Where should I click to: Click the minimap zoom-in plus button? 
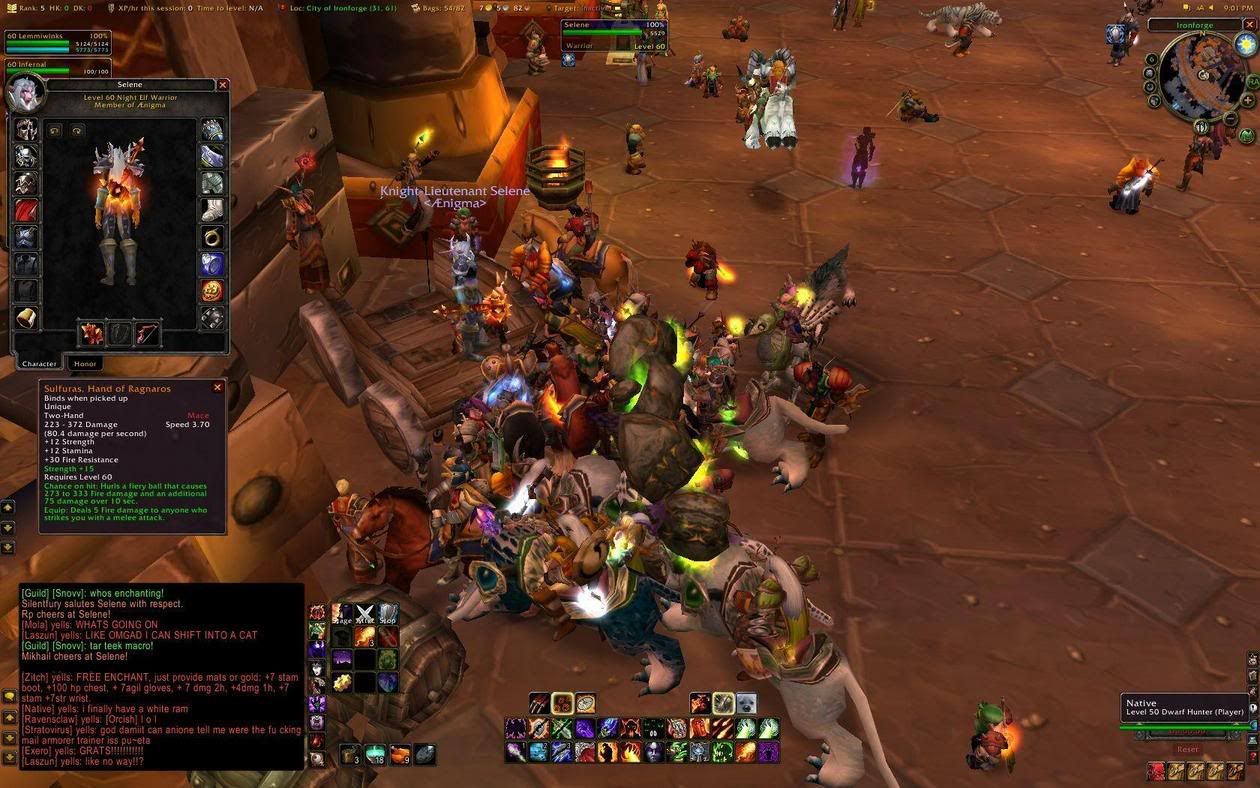pyautogui.click(x=1248, y=100)
